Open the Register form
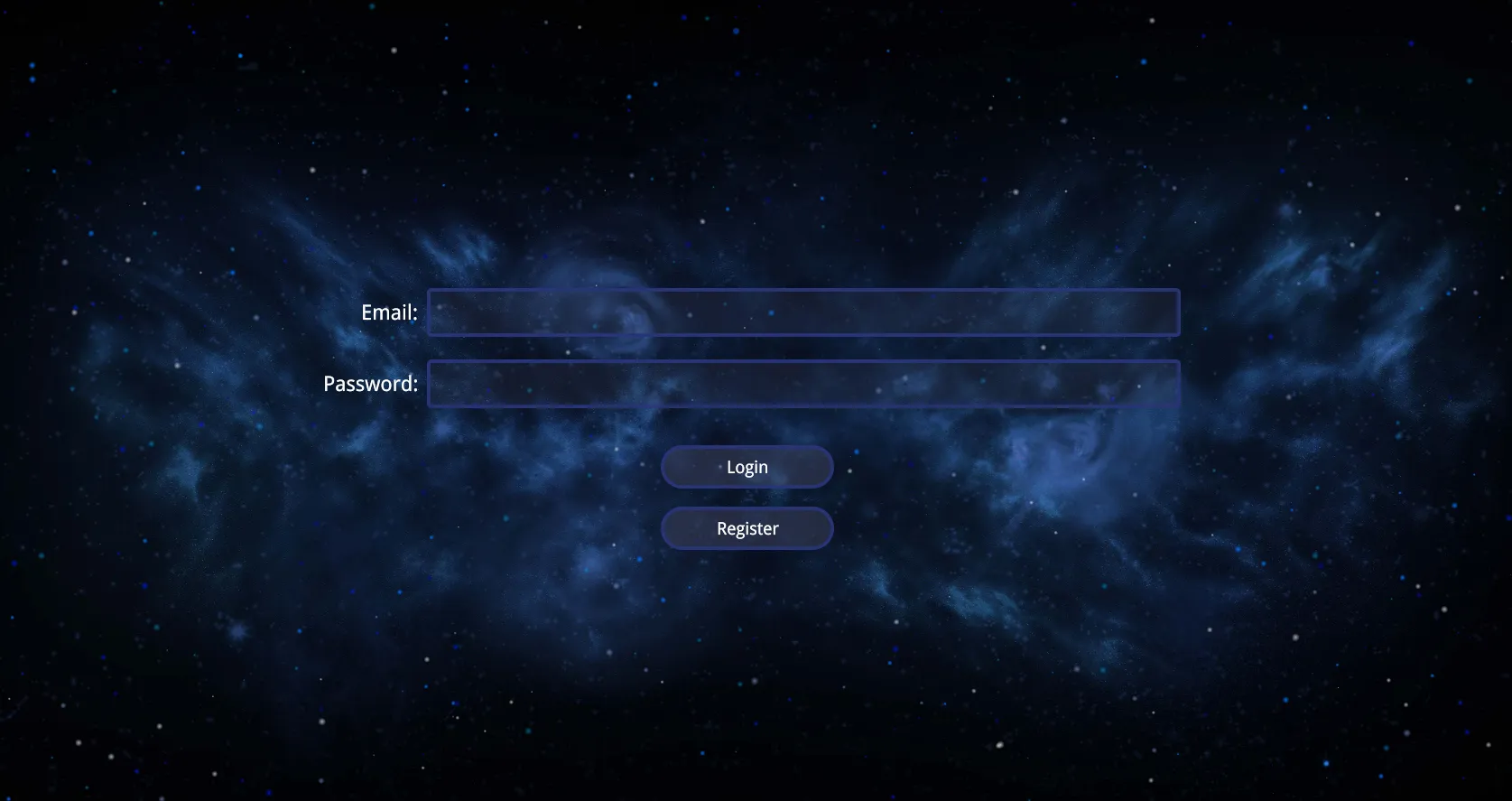 [747, 528]
